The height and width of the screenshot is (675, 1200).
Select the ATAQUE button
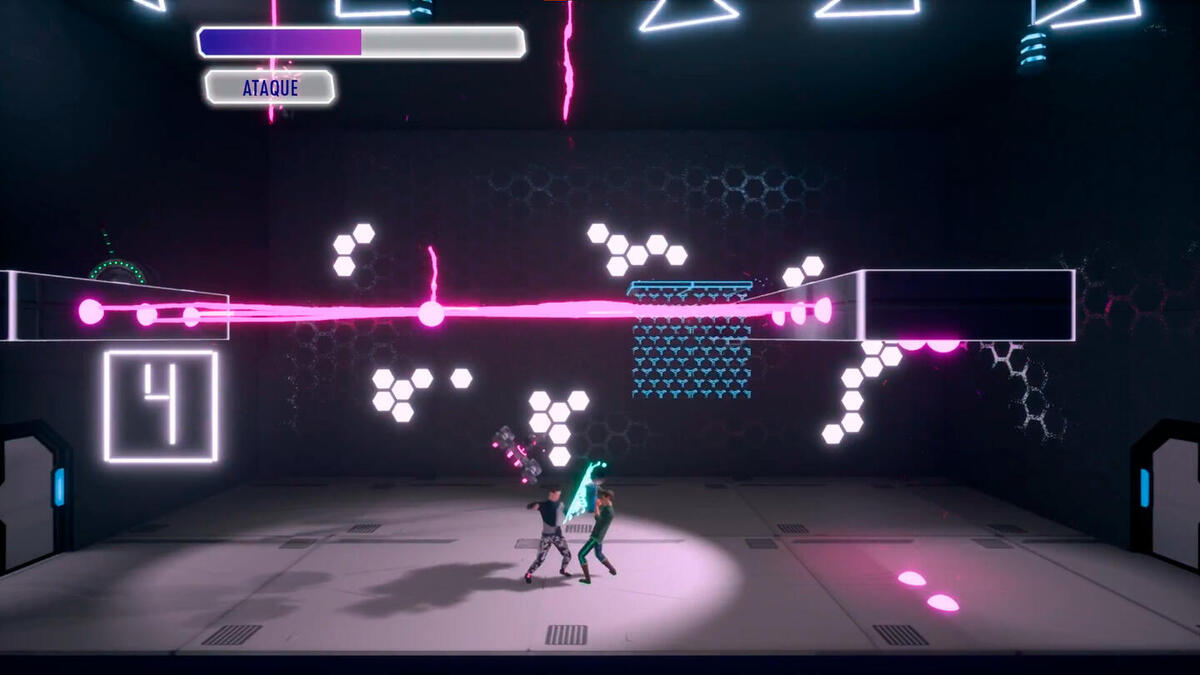[x=270, y=88]
